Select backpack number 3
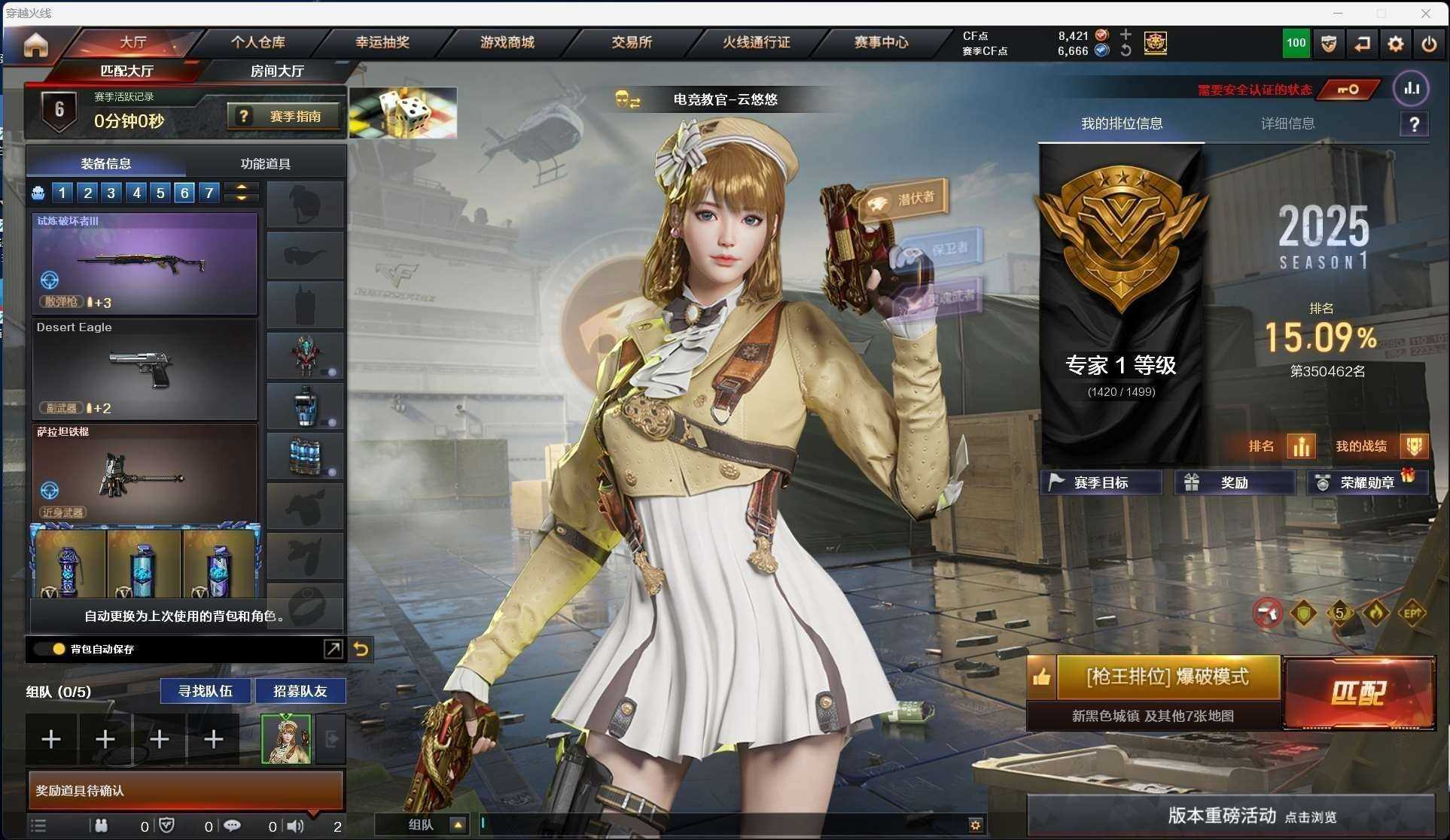Viewport: 1450px width, 840px height. tap(111, 193)
